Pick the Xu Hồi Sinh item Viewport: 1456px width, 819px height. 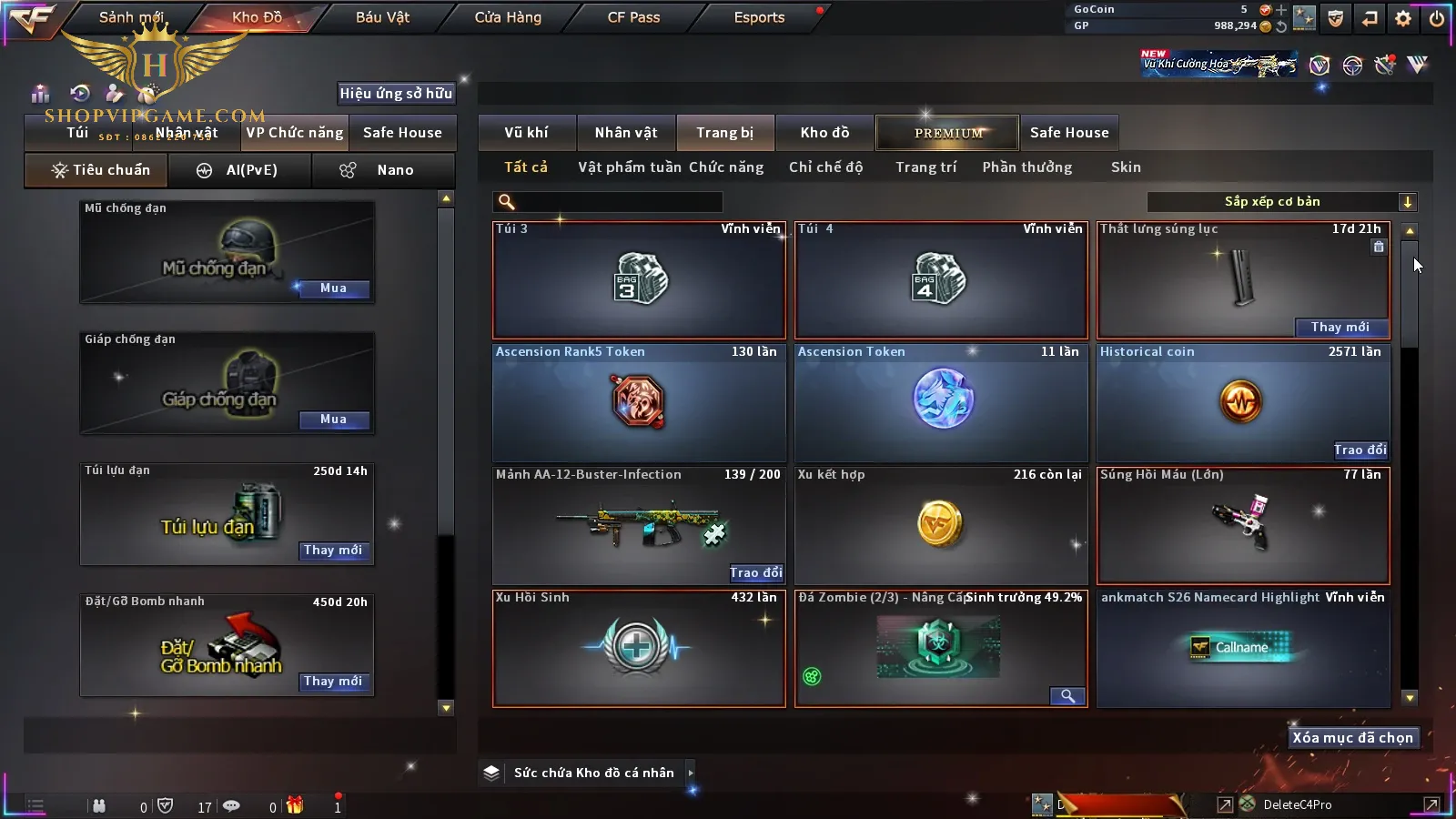tap(638, 648)
